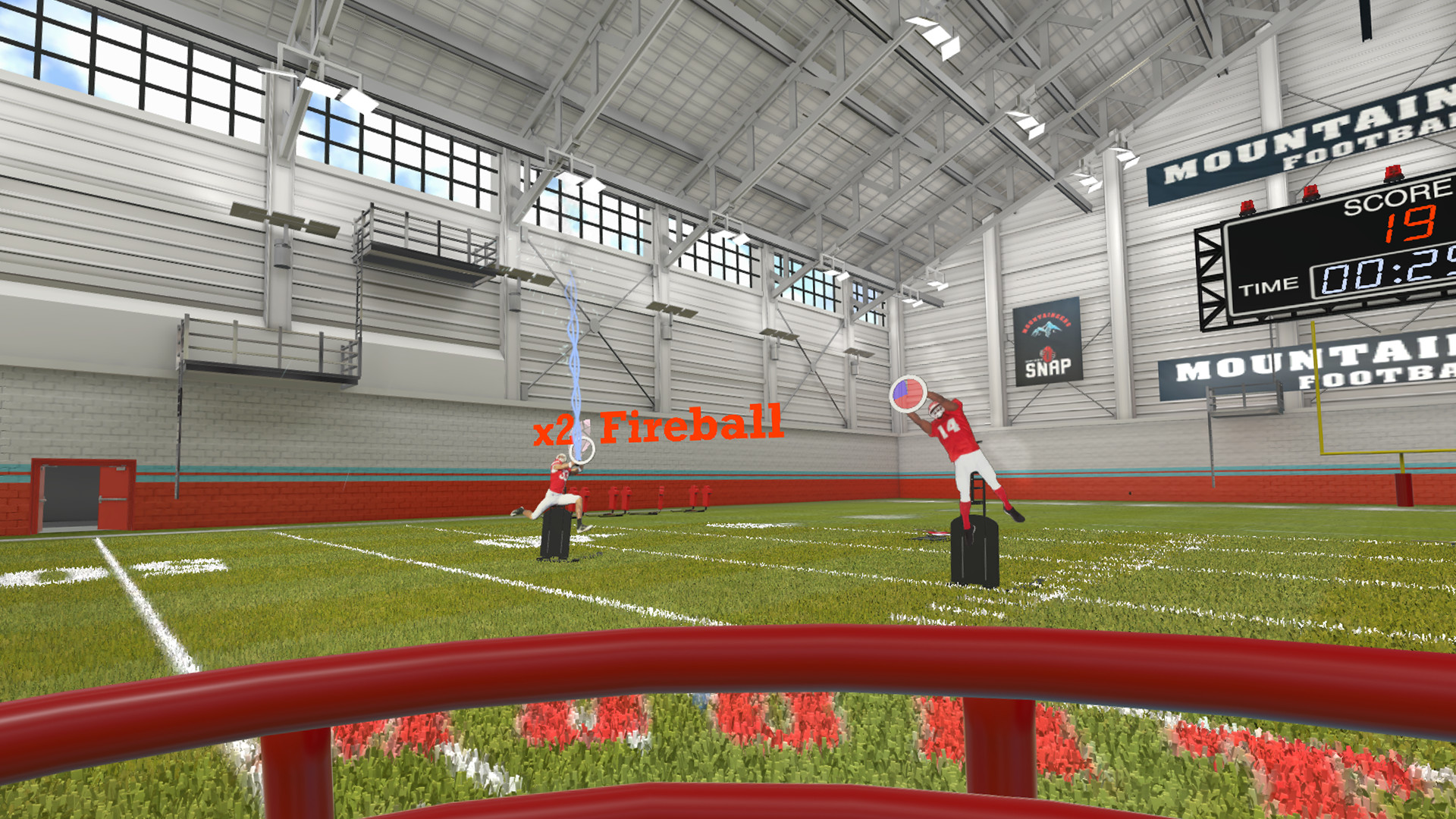The image size is (1456, 819).
Task: Hit the football glove graphic on the SNAP poster
Action: pos(1047,353)
